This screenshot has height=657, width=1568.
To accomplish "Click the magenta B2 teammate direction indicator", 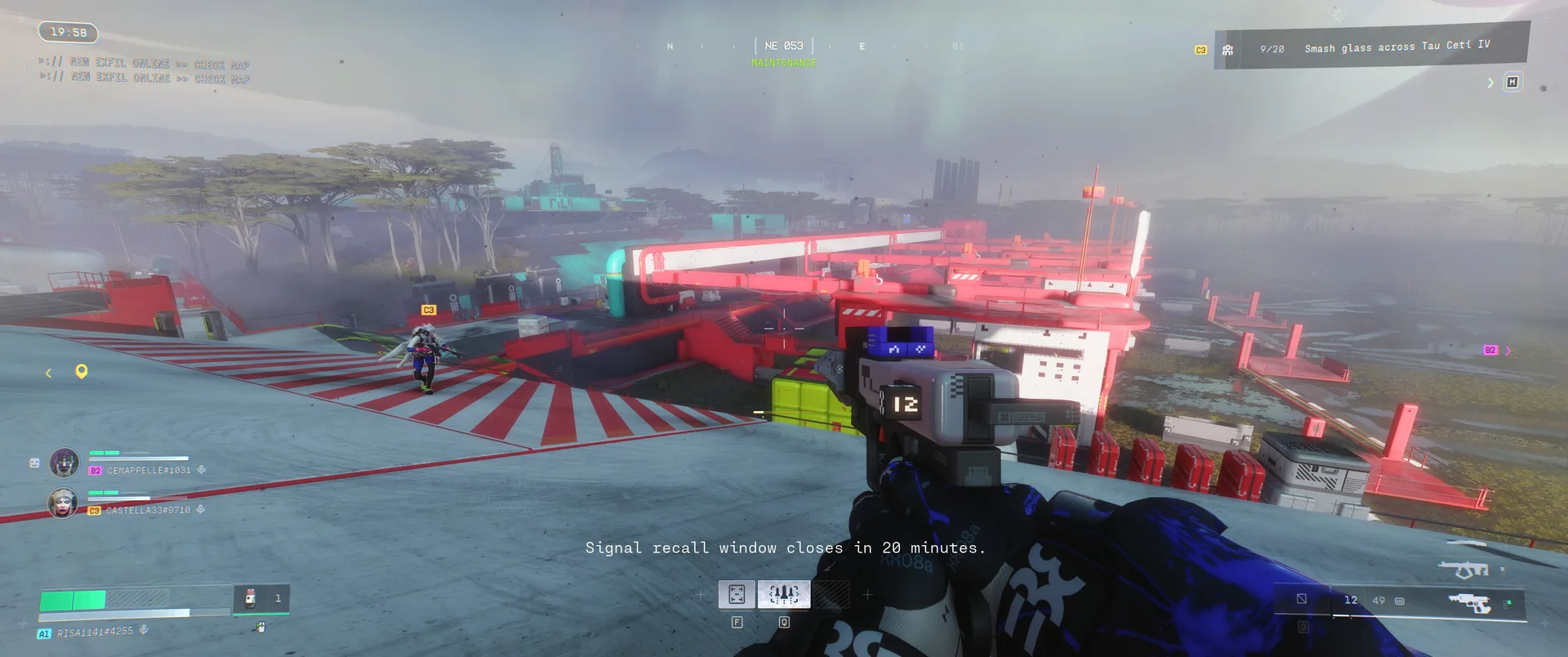I will click(1490, 351).
